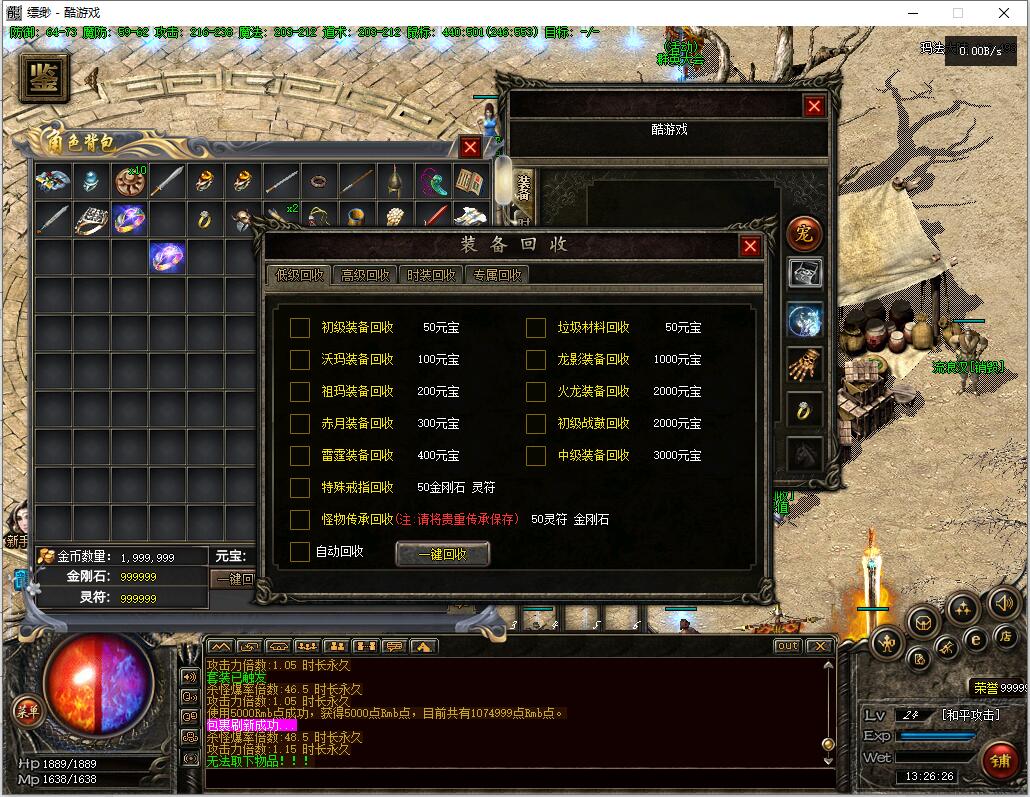Close the 角色背包 inventory window
The height and width of the screenshot is (797, 1030).
470,147
